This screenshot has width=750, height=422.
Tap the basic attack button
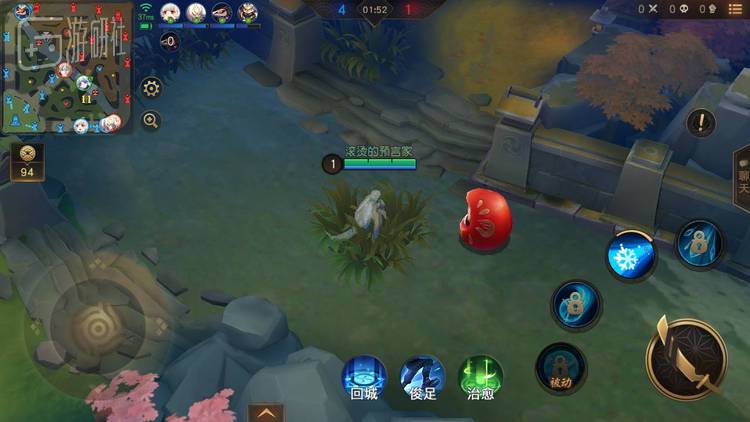(686, 357)
